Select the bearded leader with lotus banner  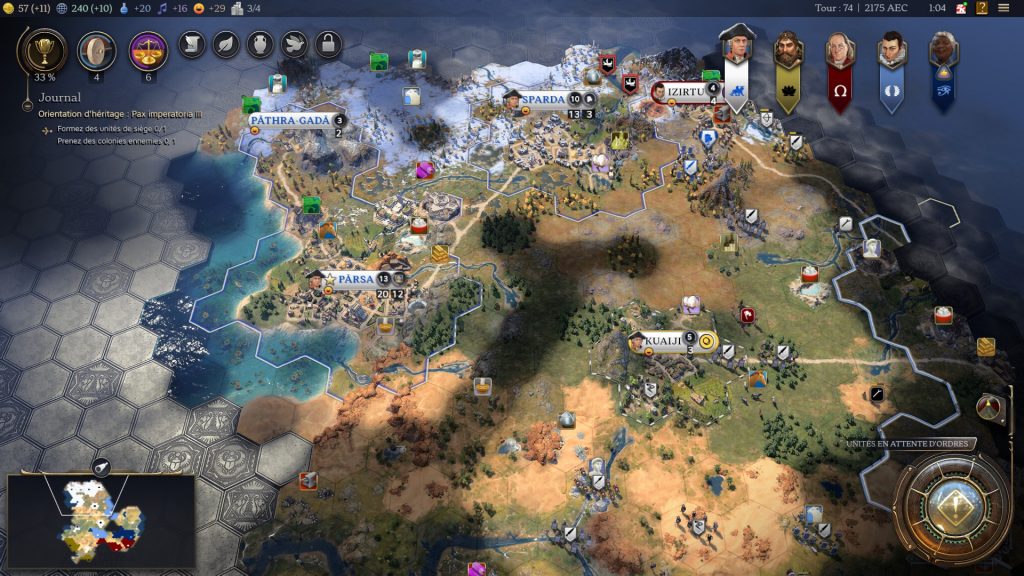pos(788,50)
